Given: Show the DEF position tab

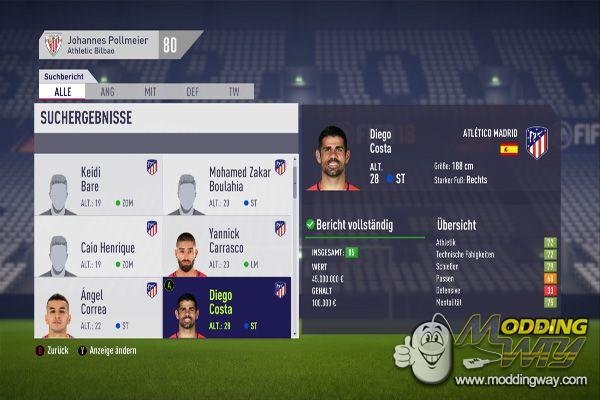Looking at the screenshot, I should click(192, 92).
